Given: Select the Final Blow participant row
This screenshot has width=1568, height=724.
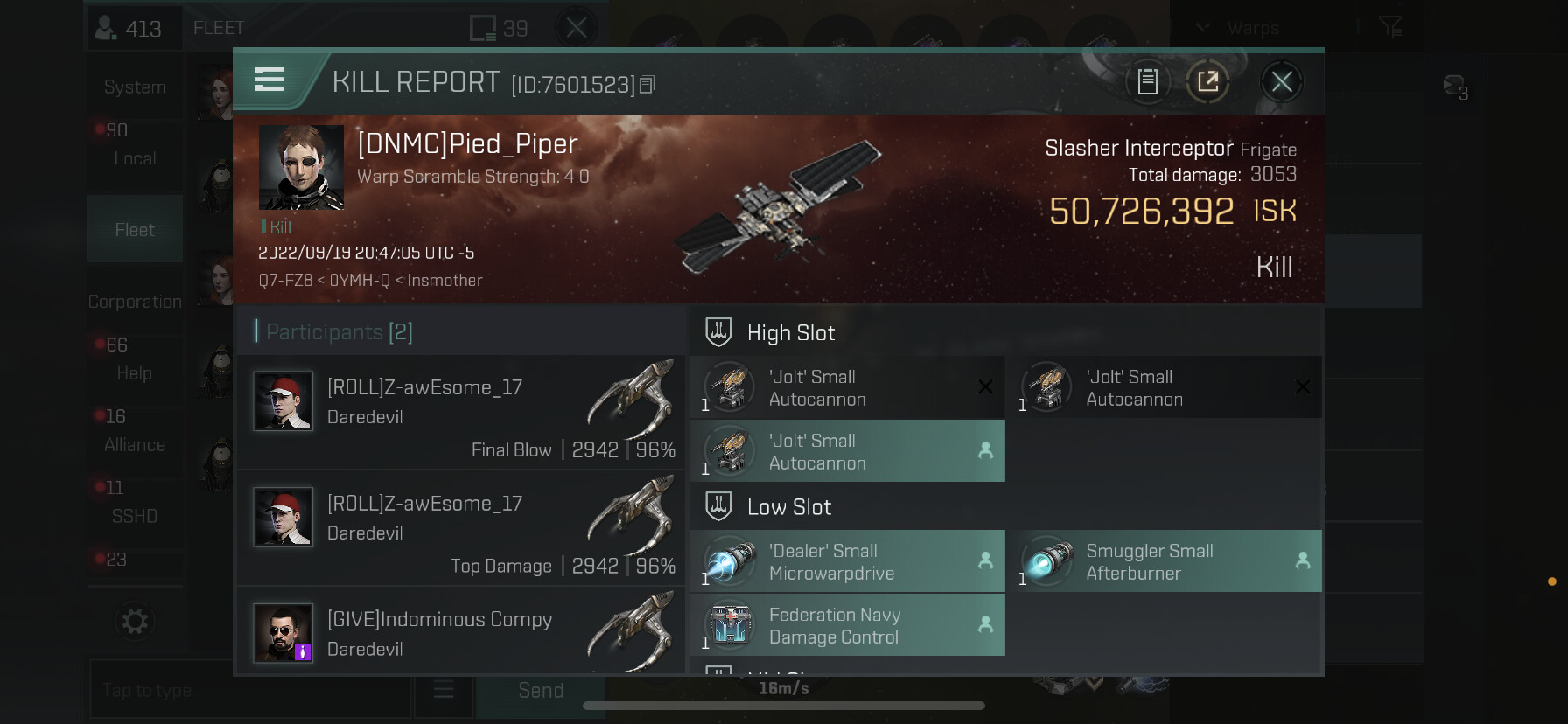Looking at the screenshot, I should click(x=461, y=412).
